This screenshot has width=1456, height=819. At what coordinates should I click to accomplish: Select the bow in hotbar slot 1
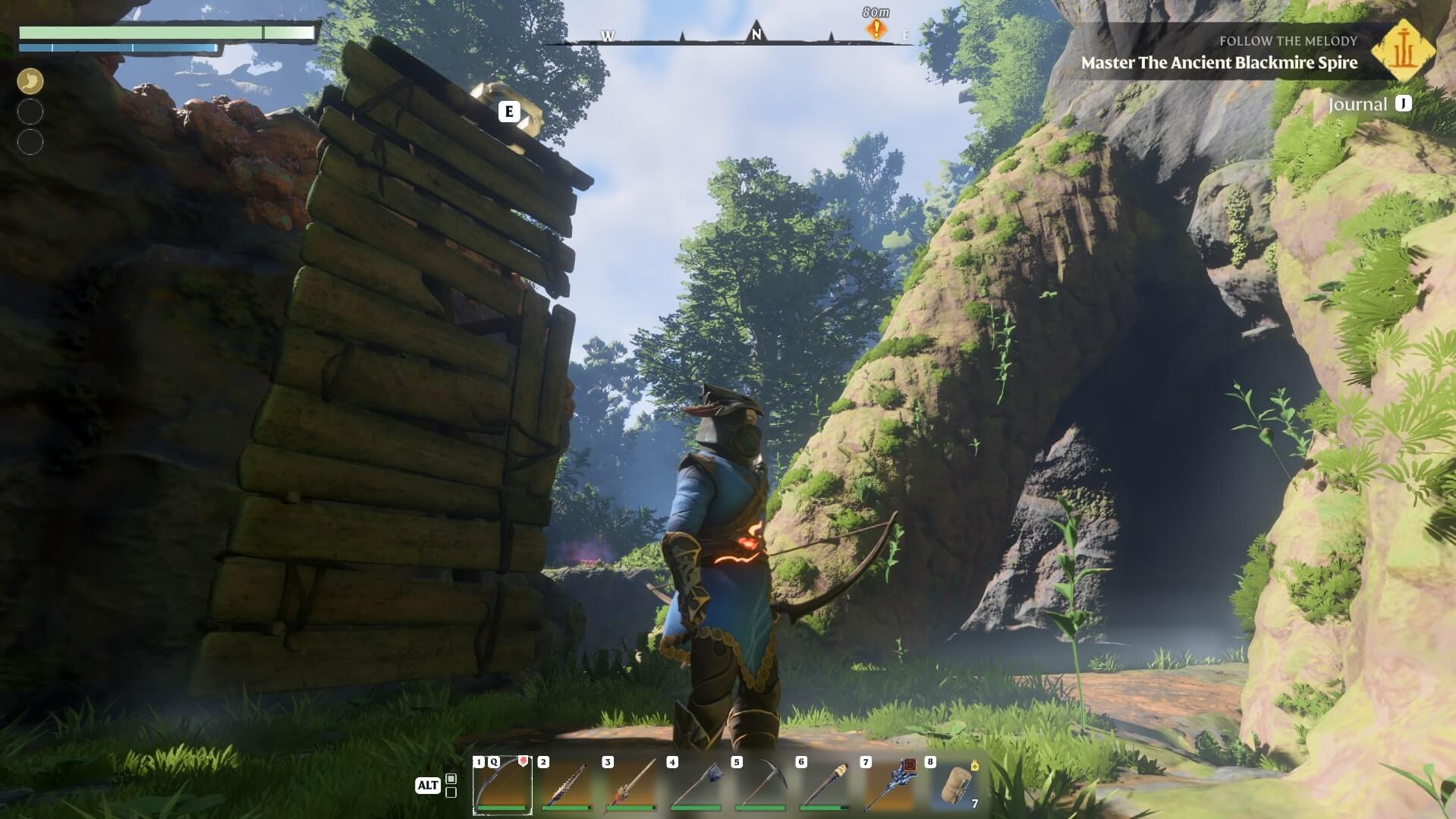[502, 785]
